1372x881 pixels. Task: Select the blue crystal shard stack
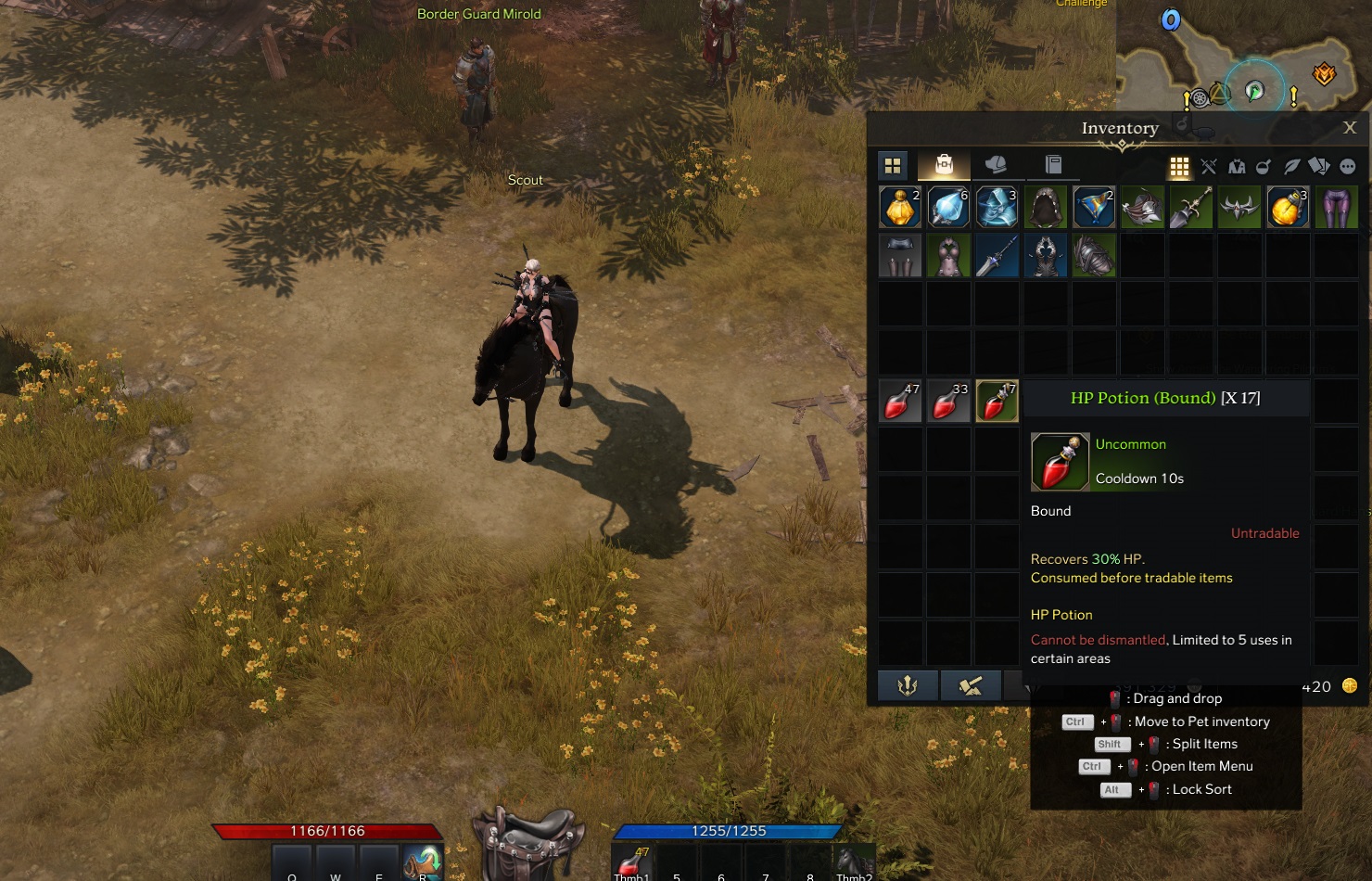pyautogui.click(x=948, y=207)
